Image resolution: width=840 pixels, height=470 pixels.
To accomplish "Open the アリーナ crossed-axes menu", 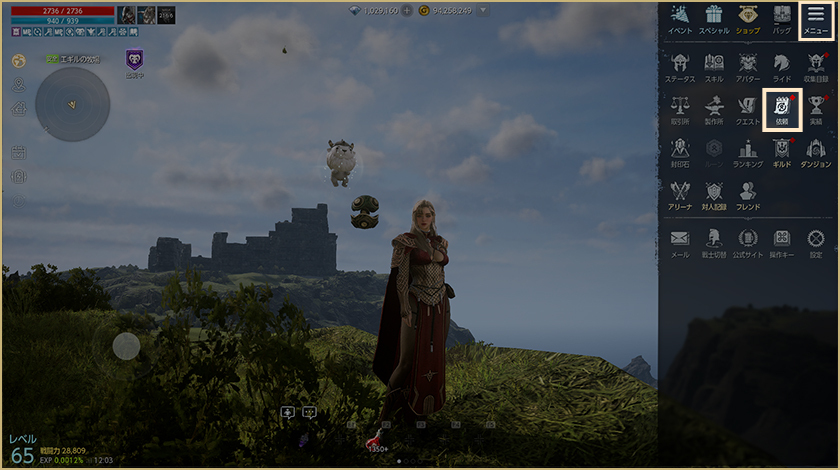I will 680,194.
